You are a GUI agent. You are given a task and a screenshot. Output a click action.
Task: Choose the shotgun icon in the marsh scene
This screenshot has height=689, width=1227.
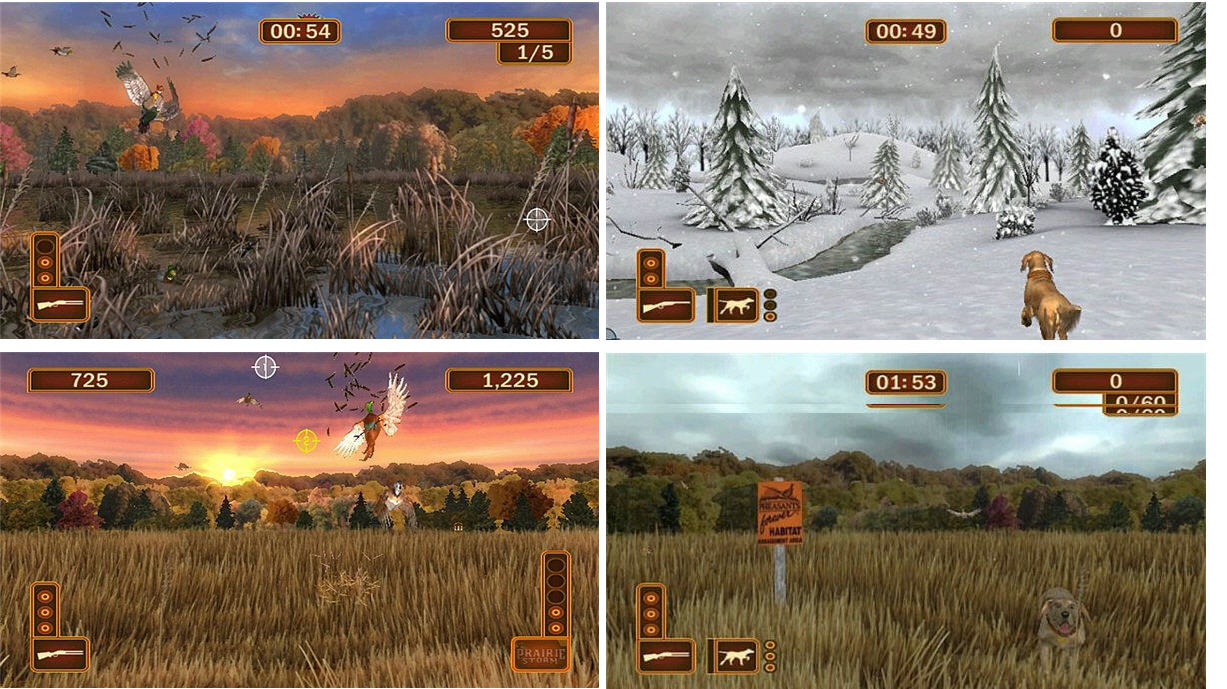point(60,304)
